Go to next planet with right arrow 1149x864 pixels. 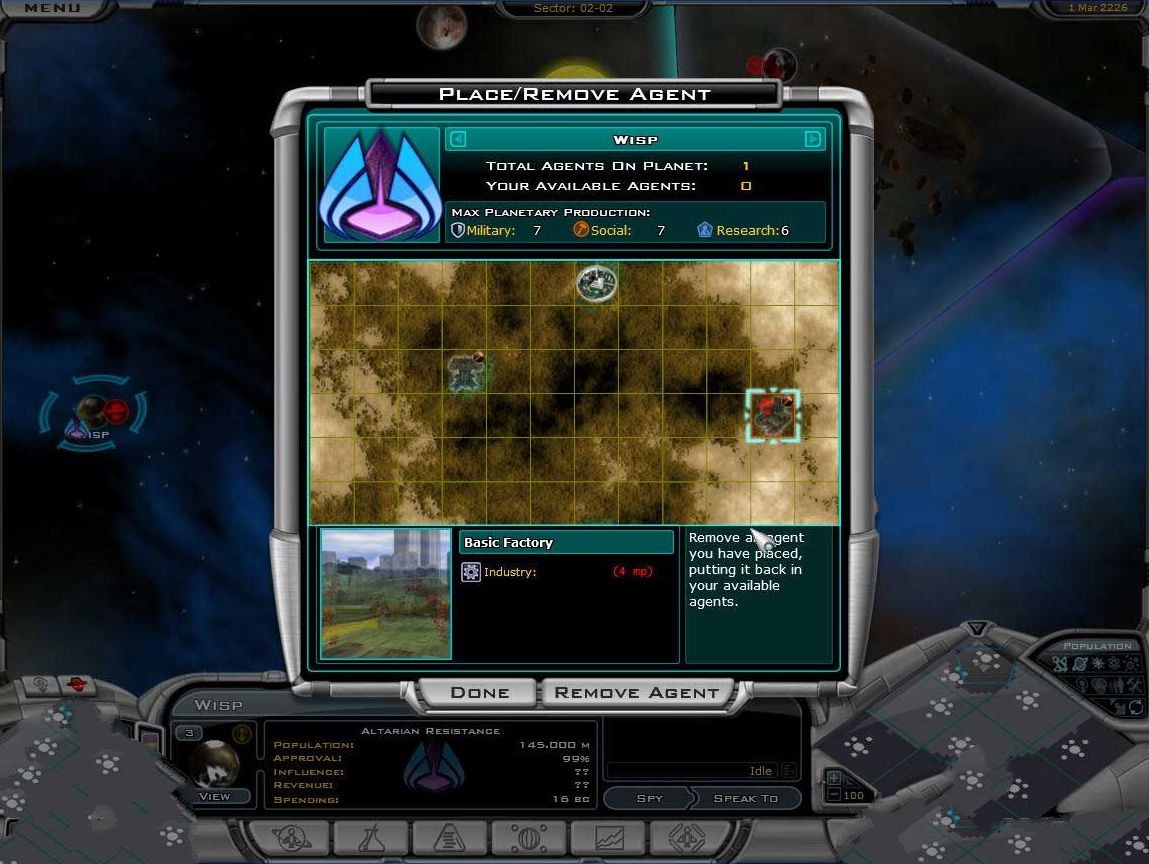tap(813, 140)
